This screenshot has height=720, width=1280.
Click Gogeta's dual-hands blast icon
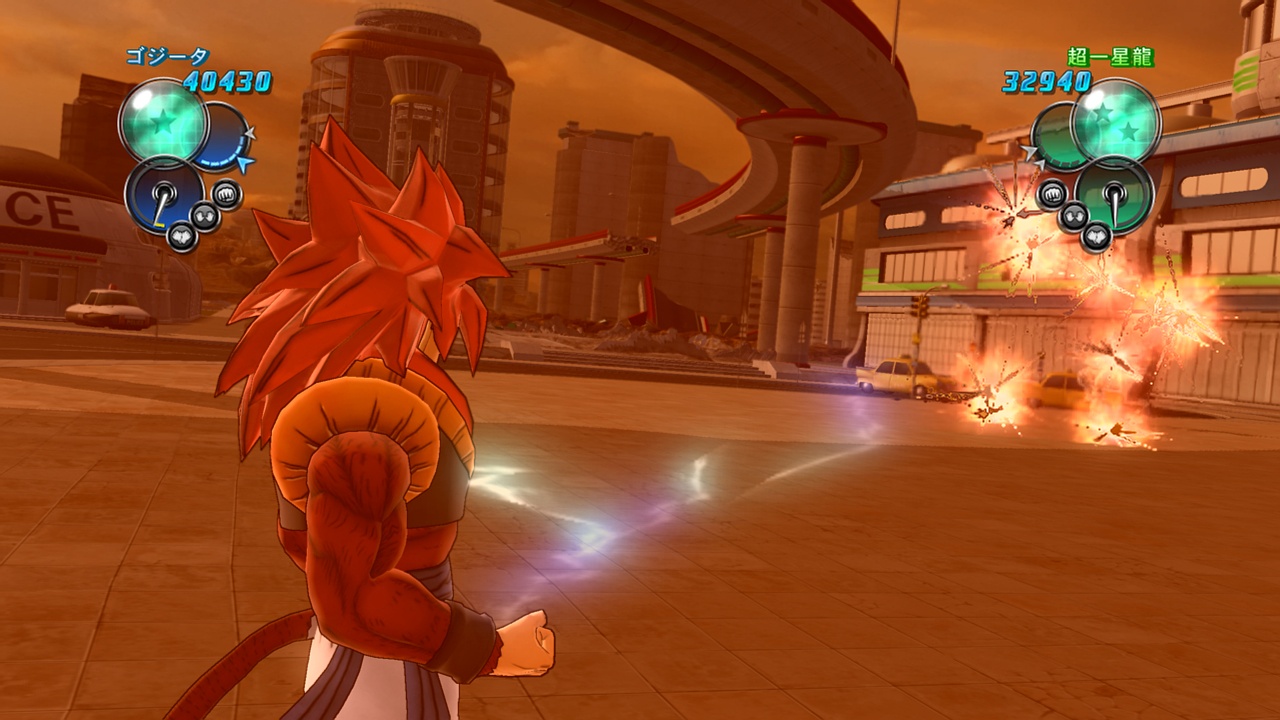click(x=205, y=216)
